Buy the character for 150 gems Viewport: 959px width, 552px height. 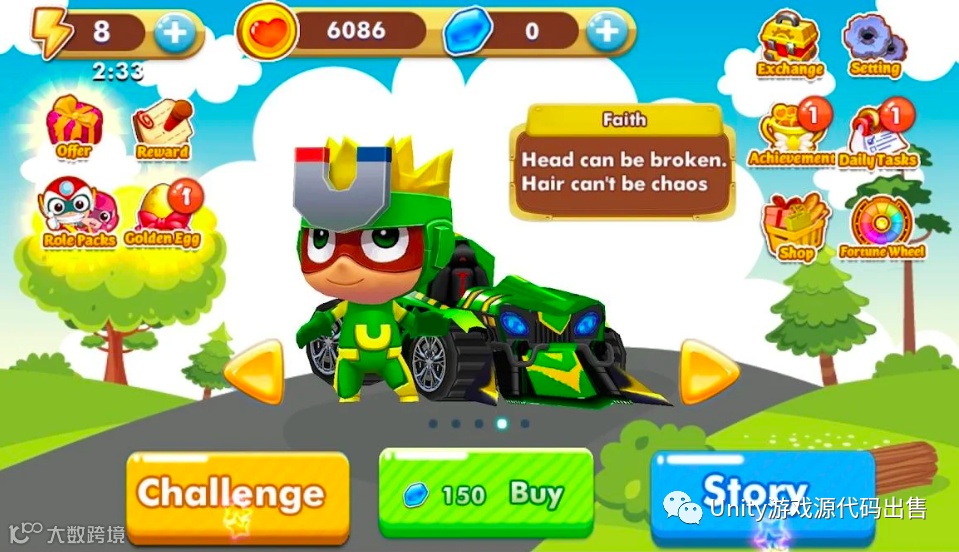pyautogui.click(x=486, y=495)
